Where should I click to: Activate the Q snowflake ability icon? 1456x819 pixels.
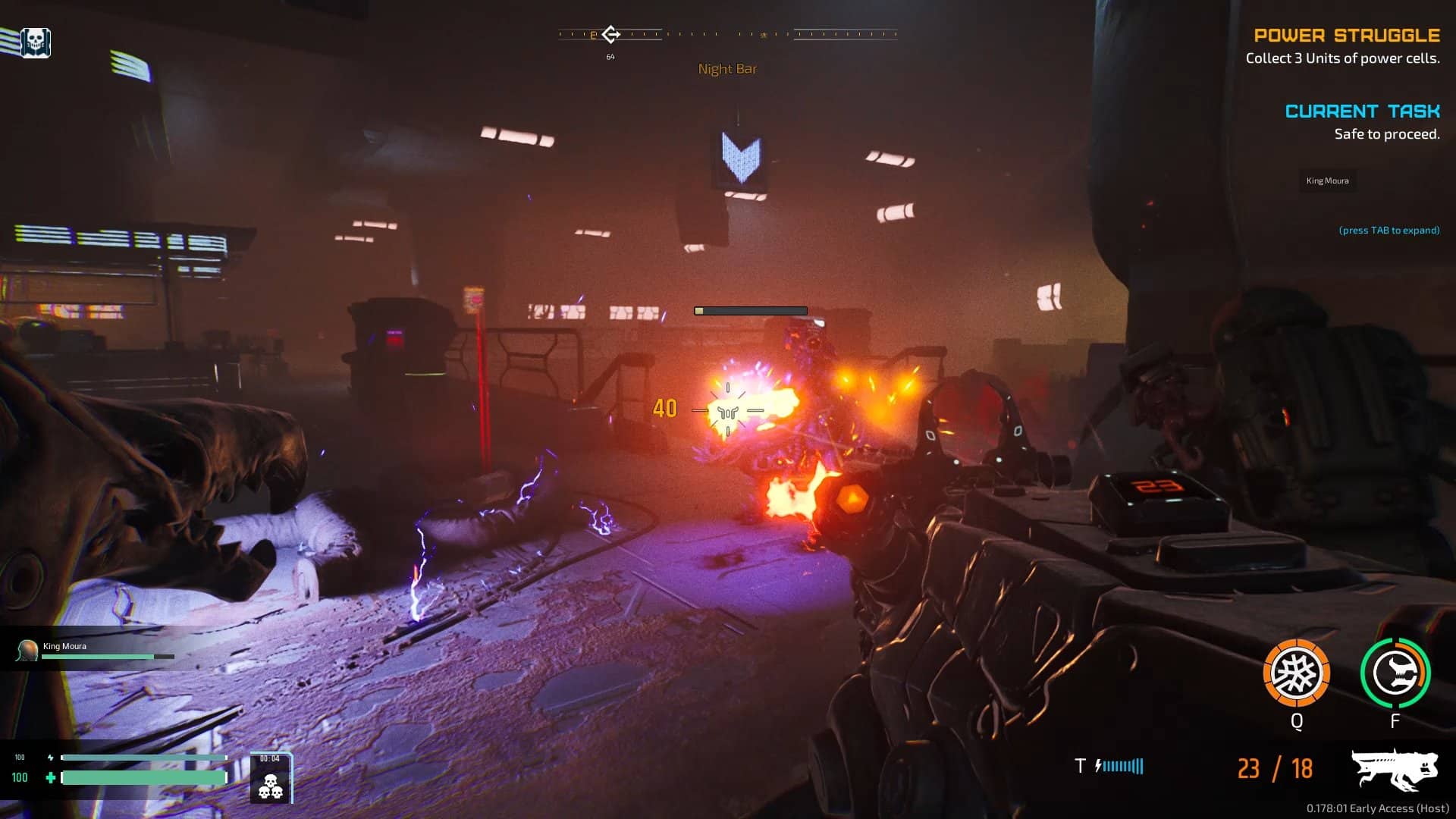(1296, 673)
